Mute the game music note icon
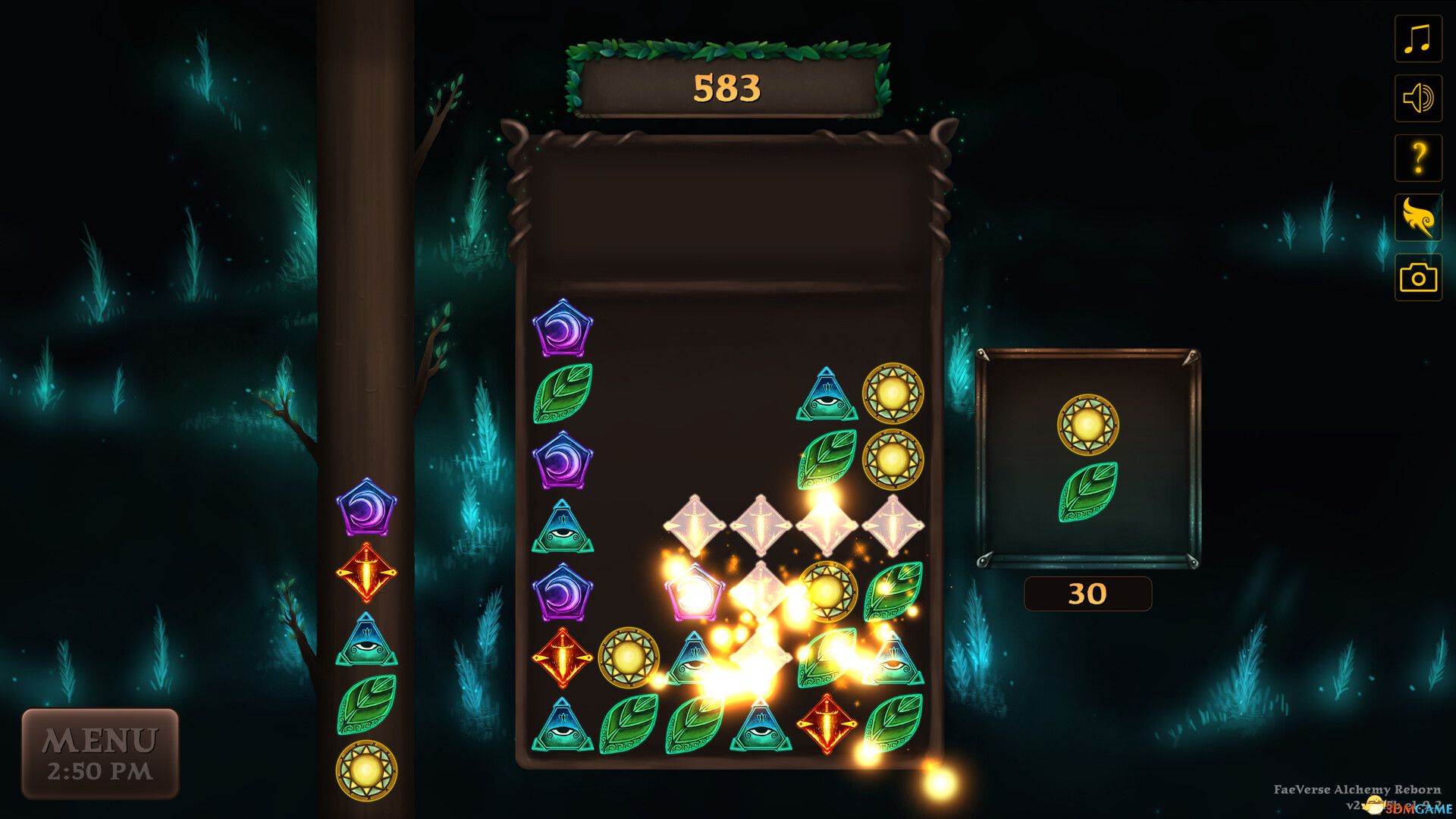 (1417, 39)
